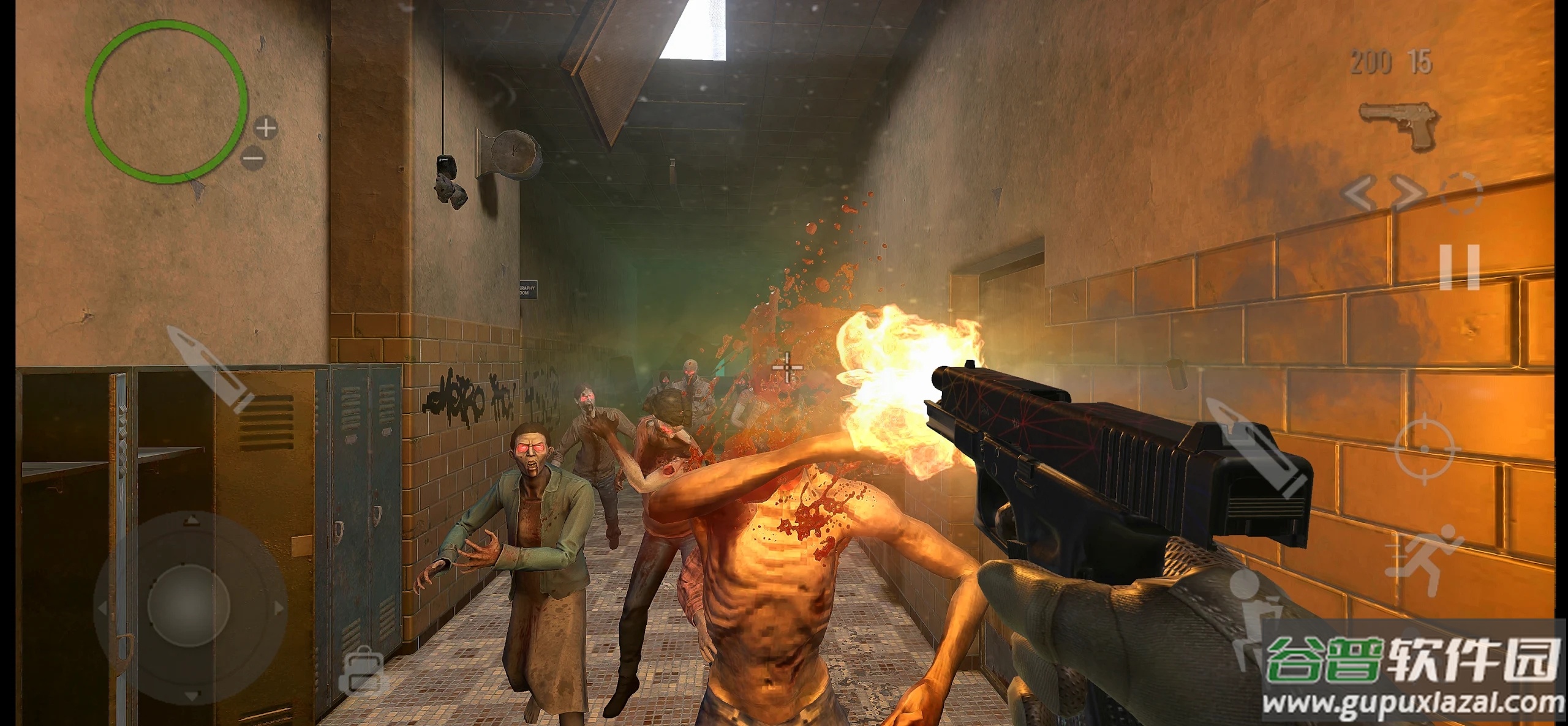Image resolution: width=1568 pixels, height=726 pixels.
Task: Switch to next weapon with right arrow
Action: (x=1408, y=193)
